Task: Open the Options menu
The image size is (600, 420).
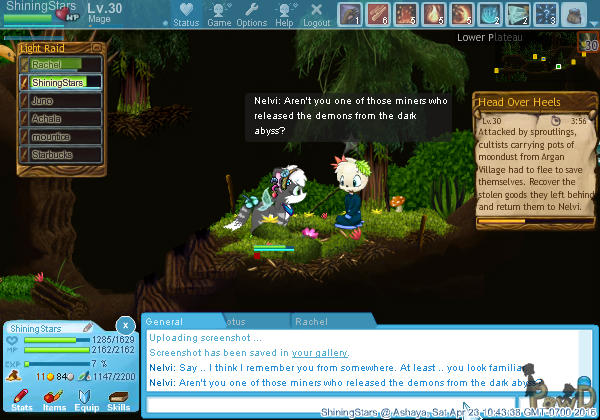Action: click(x=251, y=14)
